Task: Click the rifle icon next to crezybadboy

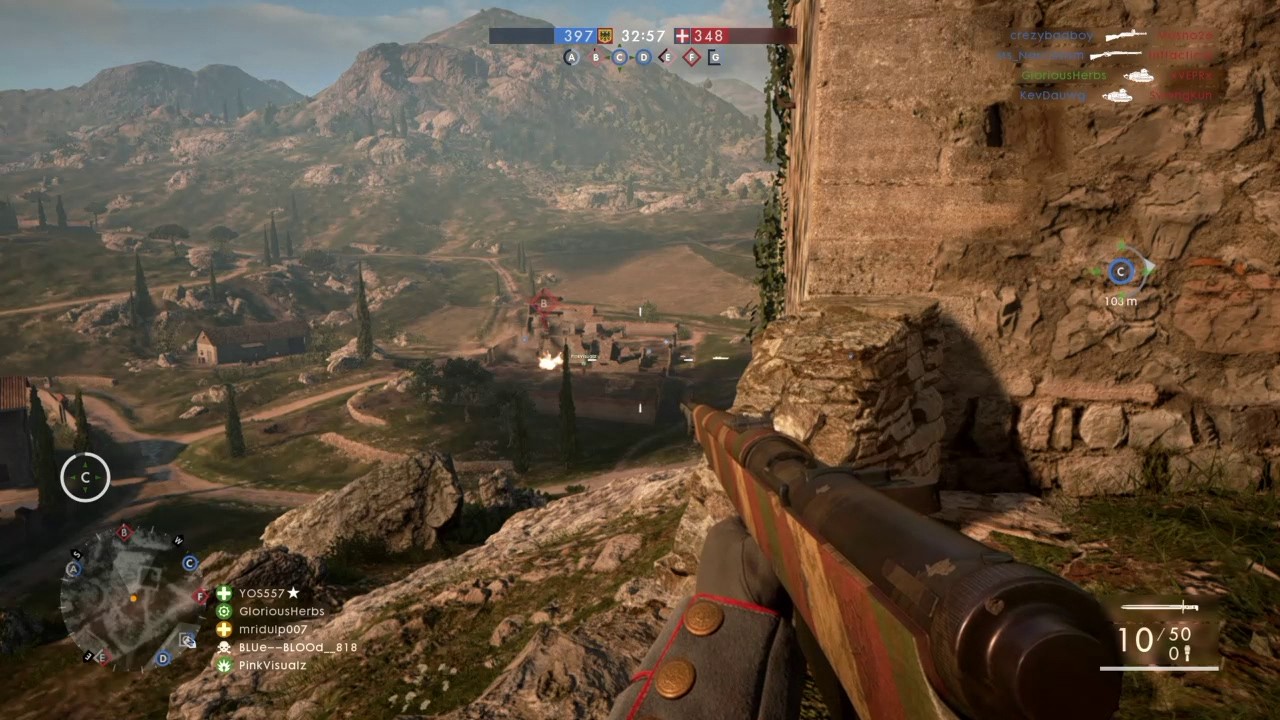Action: tap(1125, 35)
